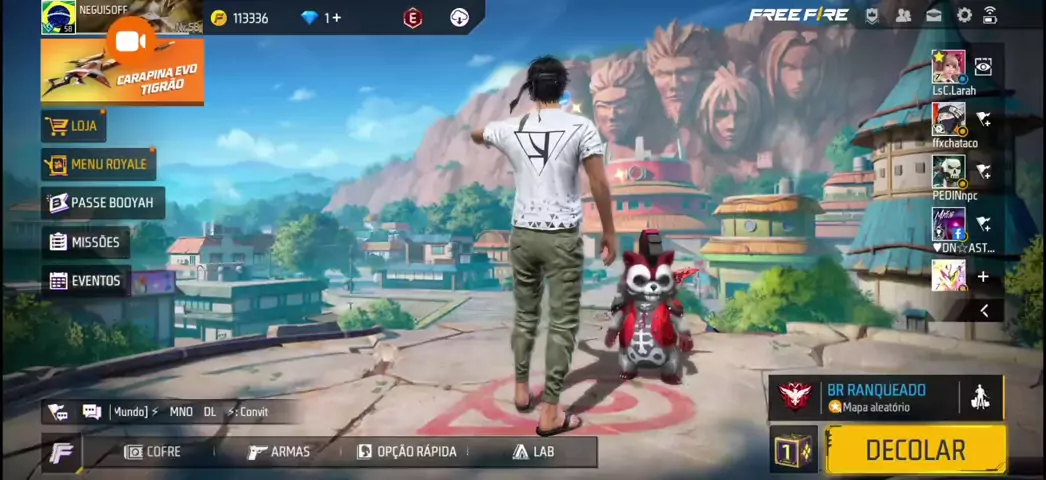
Task: Tap the NEGUISOFF player profile banner
Action: [x=120, y=14]
